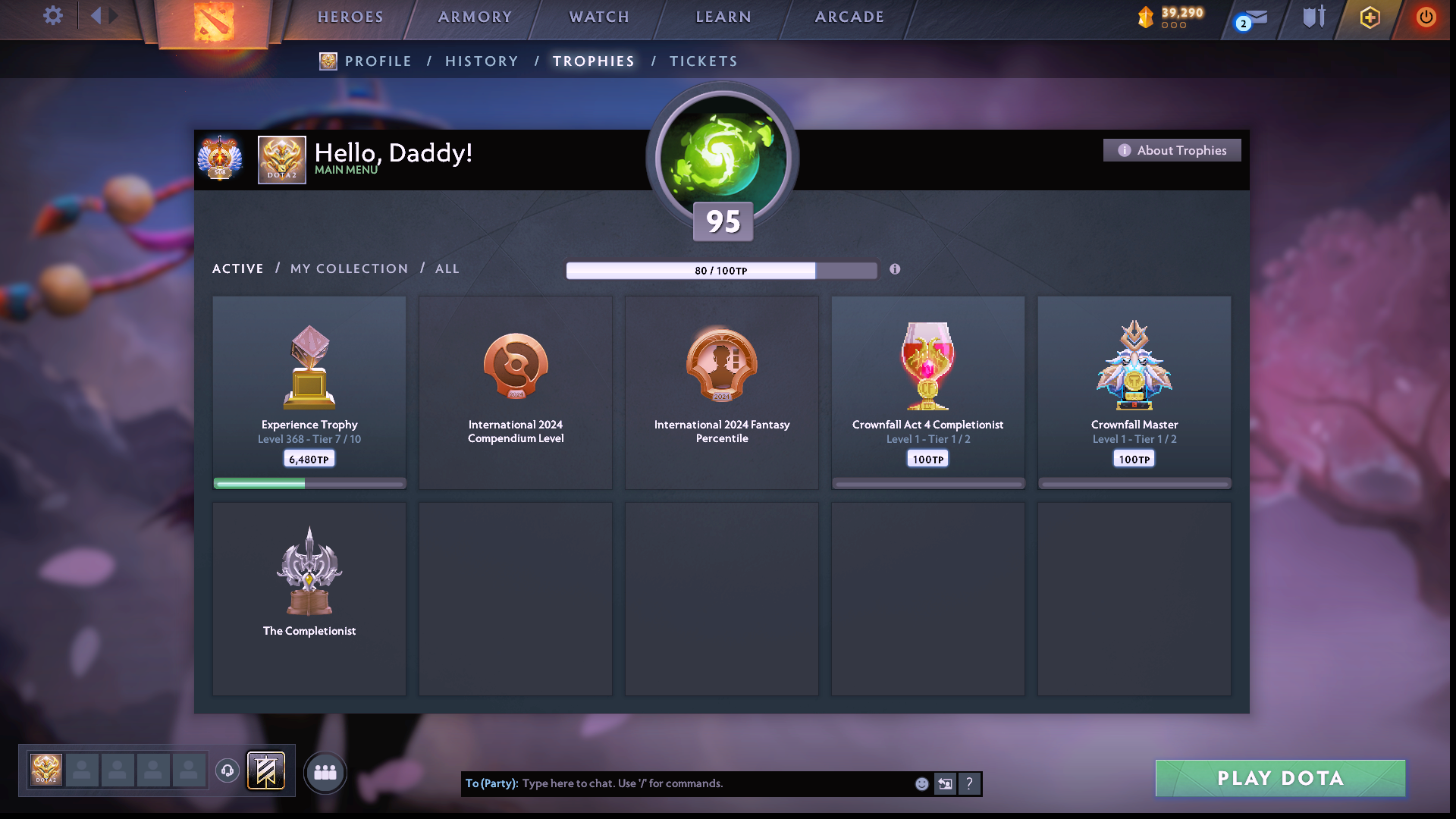
Task: Focus the party chat input box
Action: click(713, 783)
